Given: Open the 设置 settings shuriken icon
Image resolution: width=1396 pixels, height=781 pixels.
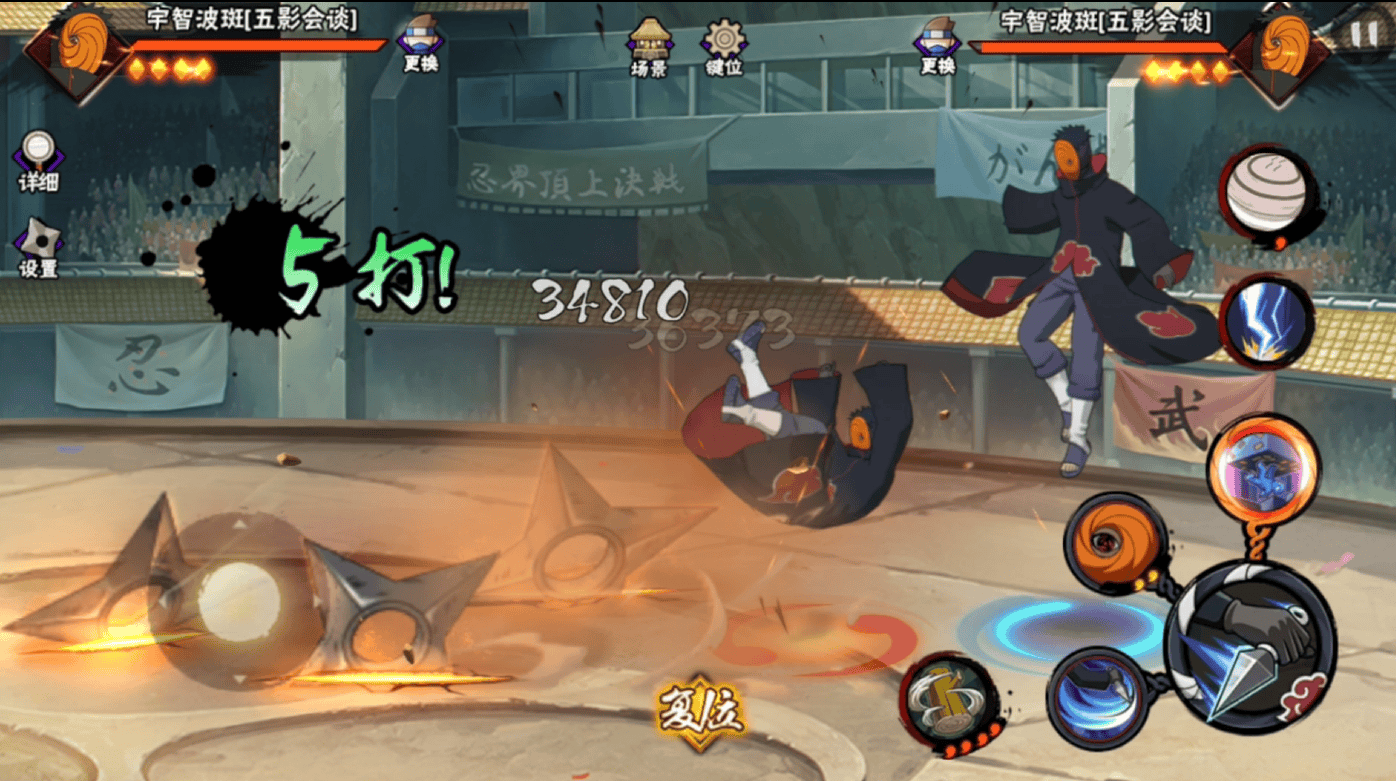Looking at the screenshot, I should [38, 248].
